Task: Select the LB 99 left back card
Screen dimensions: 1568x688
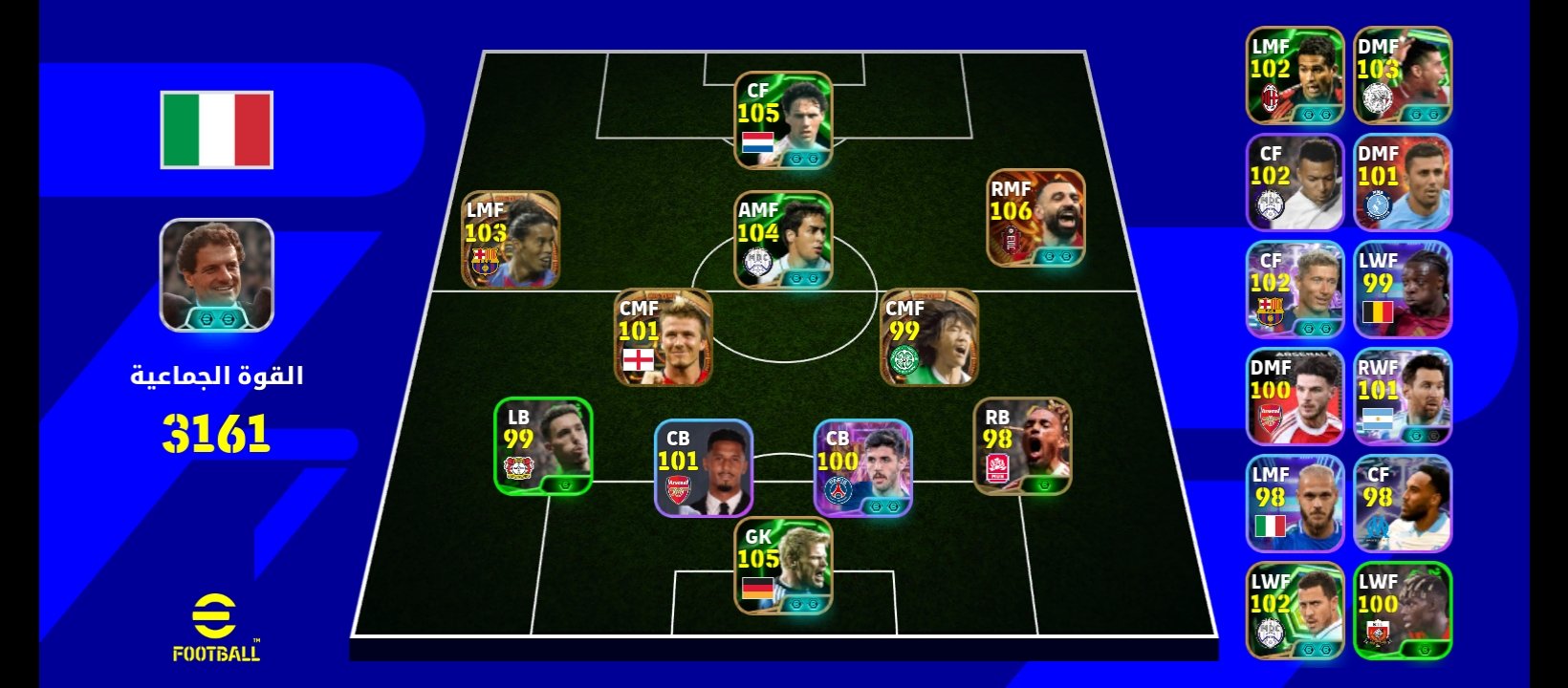Action: tap(543, 446)
